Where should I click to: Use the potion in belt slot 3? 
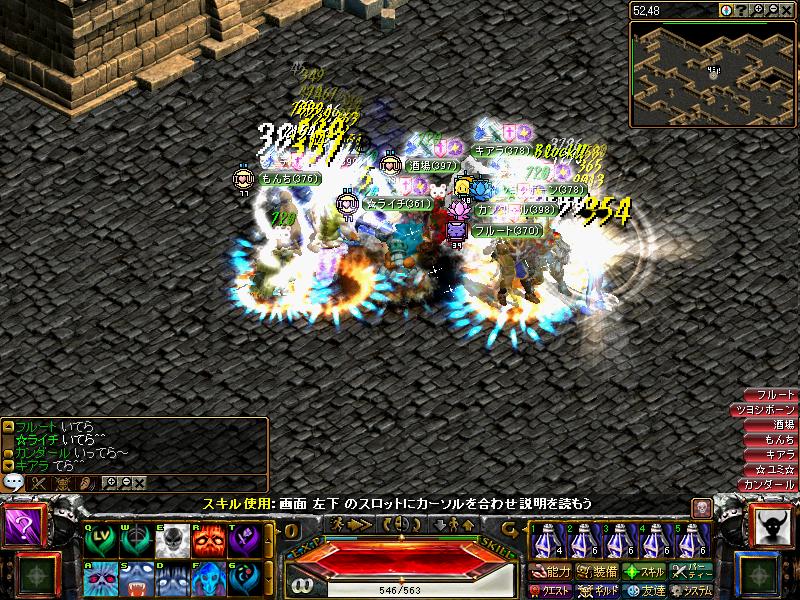pos(617,541)
